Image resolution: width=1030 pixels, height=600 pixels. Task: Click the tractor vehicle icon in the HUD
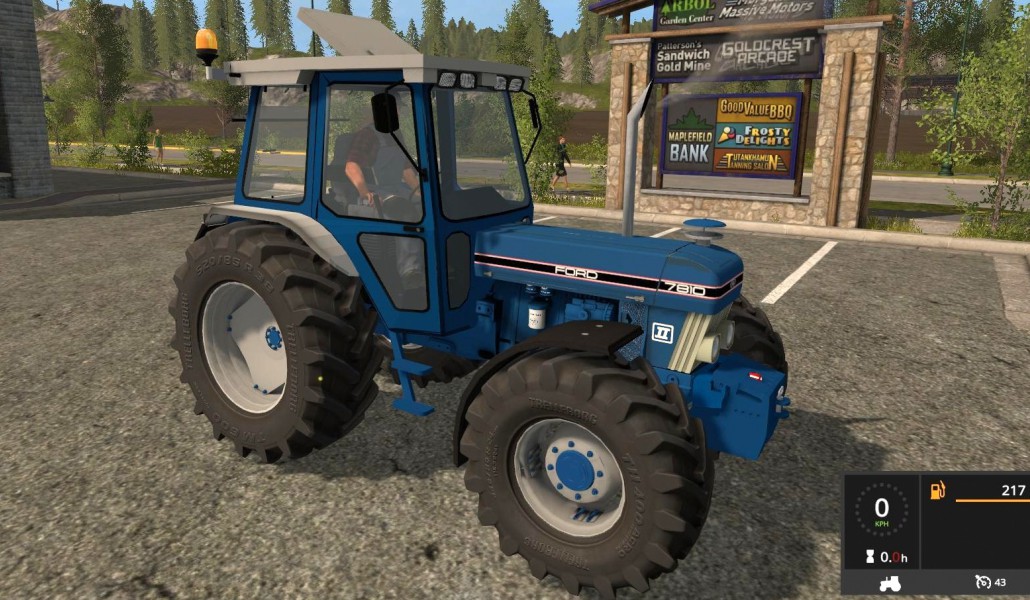pyautogui.click(x=889, y=582)
